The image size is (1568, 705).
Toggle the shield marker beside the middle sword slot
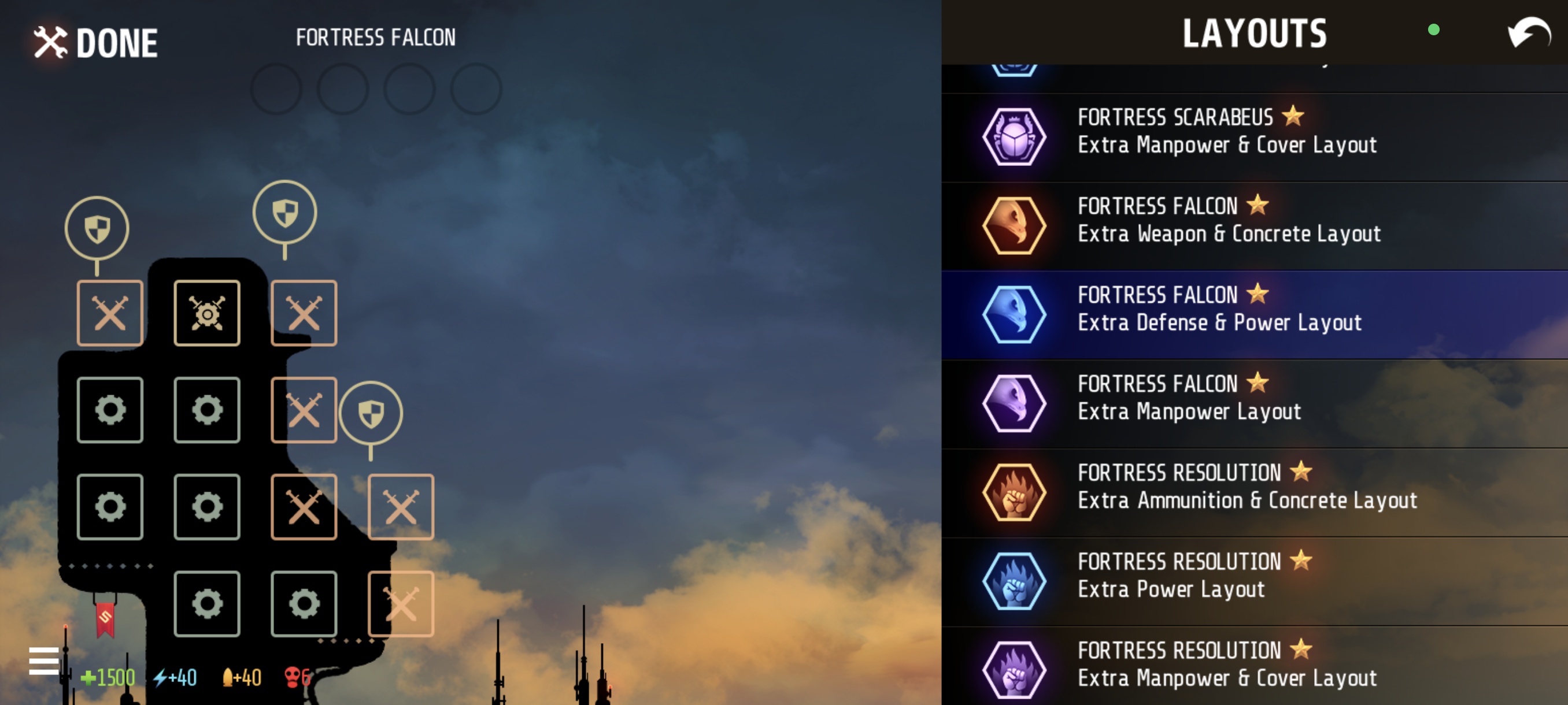[371, 413]
